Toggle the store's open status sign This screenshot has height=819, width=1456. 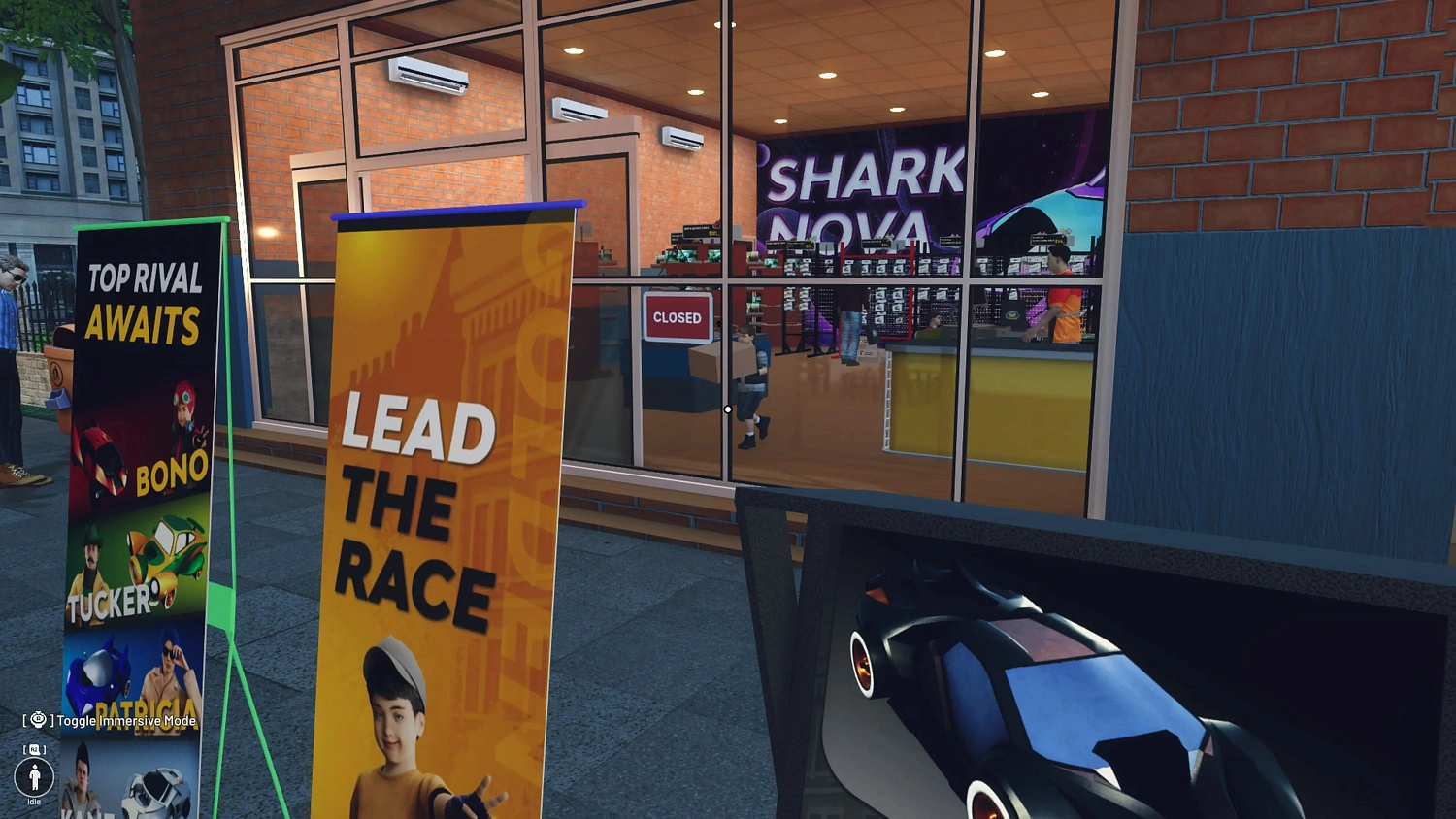(677, 317)
